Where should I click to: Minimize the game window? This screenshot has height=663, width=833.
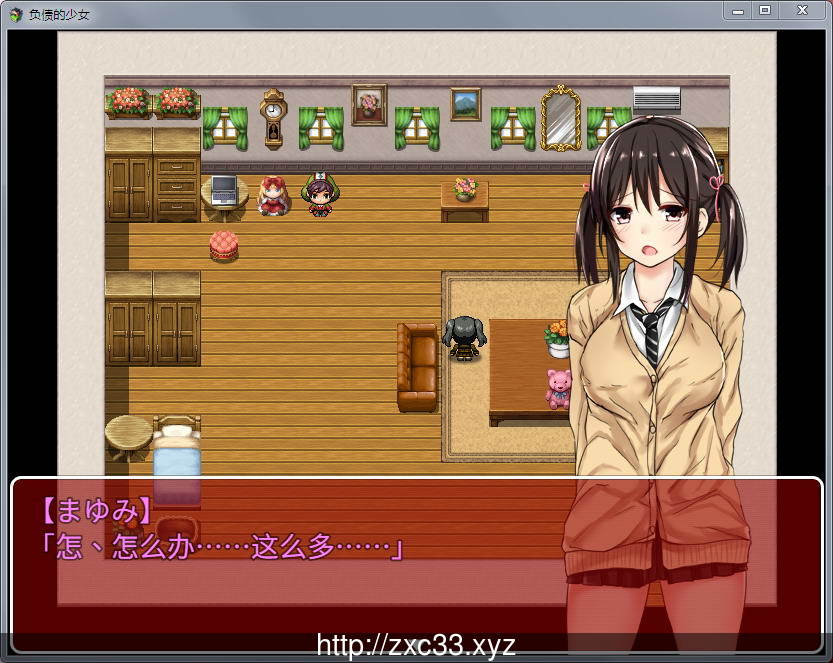click(738, 10)
